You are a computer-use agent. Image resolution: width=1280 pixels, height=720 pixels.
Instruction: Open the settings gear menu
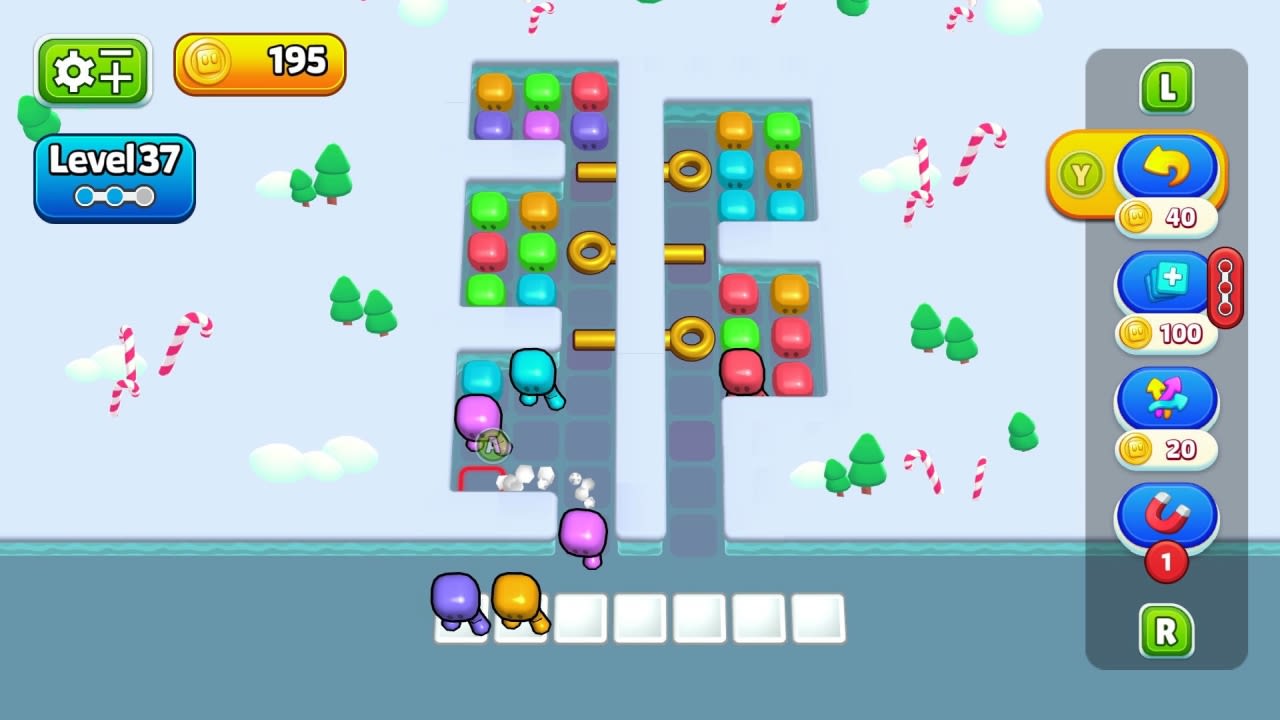(x=92, y=68)
